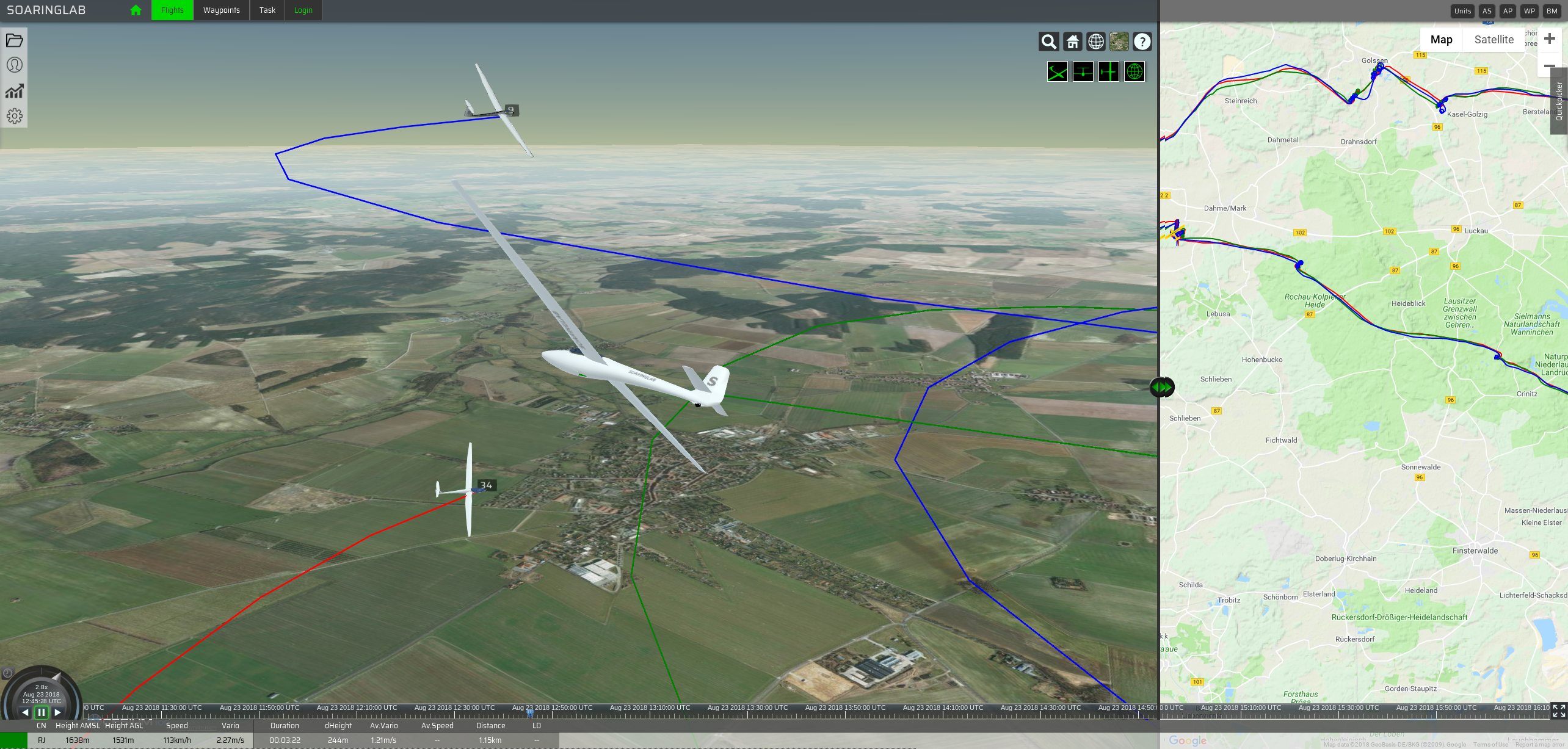Image resolution: width=1568 pixels, height=749 pixels.
Task: Go to the green home icon
Action: (x=136, y=10)
